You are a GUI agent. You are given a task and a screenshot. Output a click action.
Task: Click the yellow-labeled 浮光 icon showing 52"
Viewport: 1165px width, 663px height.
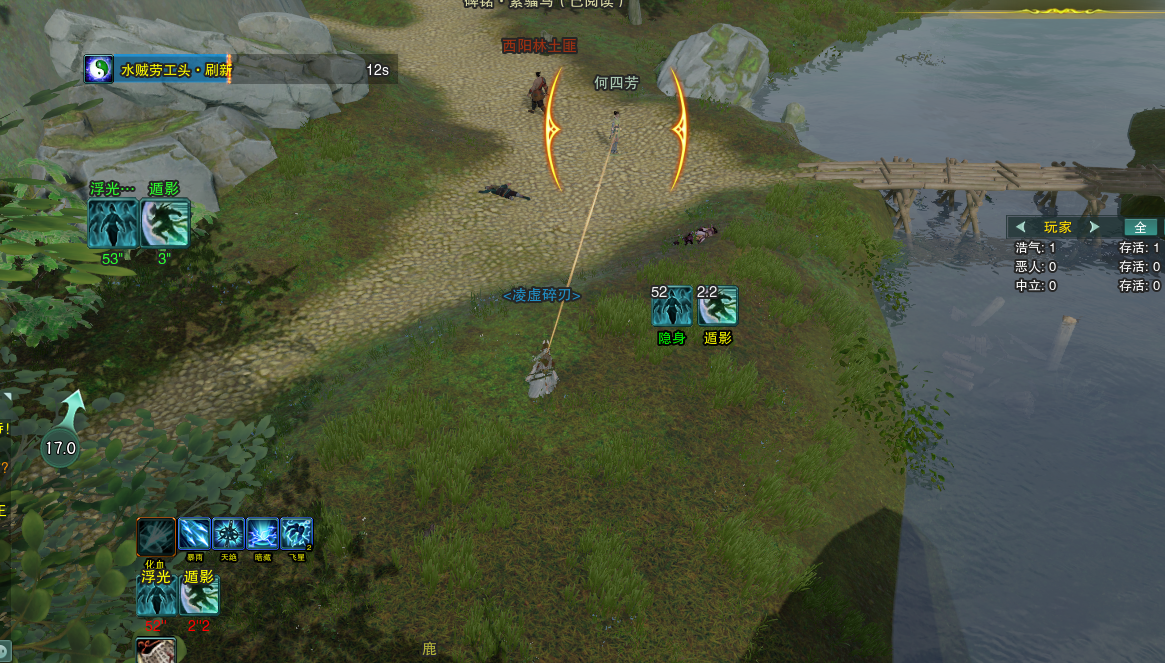[x=155, y=595]
